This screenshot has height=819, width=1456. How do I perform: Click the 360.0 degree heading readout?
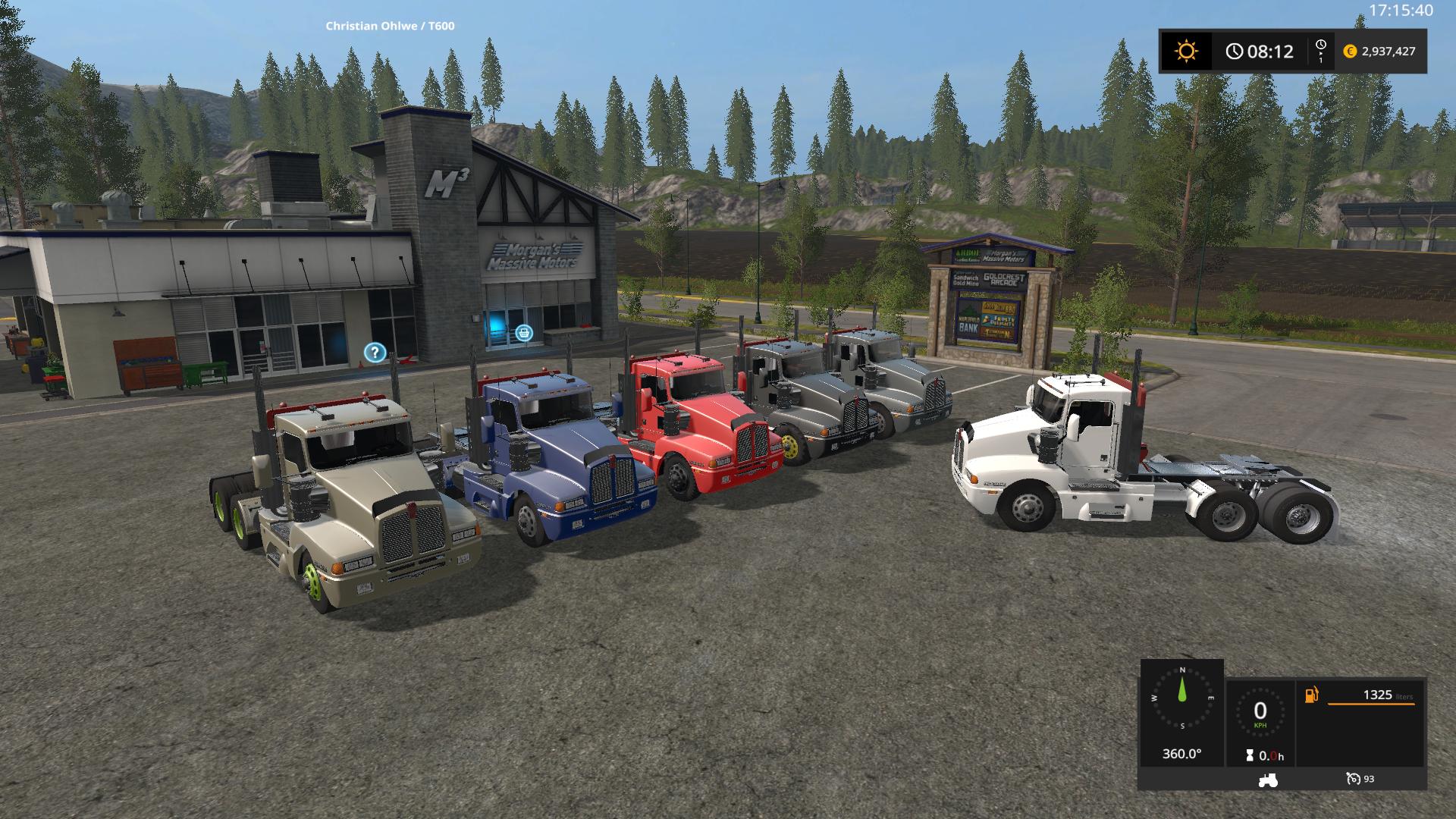(1183, 754)
